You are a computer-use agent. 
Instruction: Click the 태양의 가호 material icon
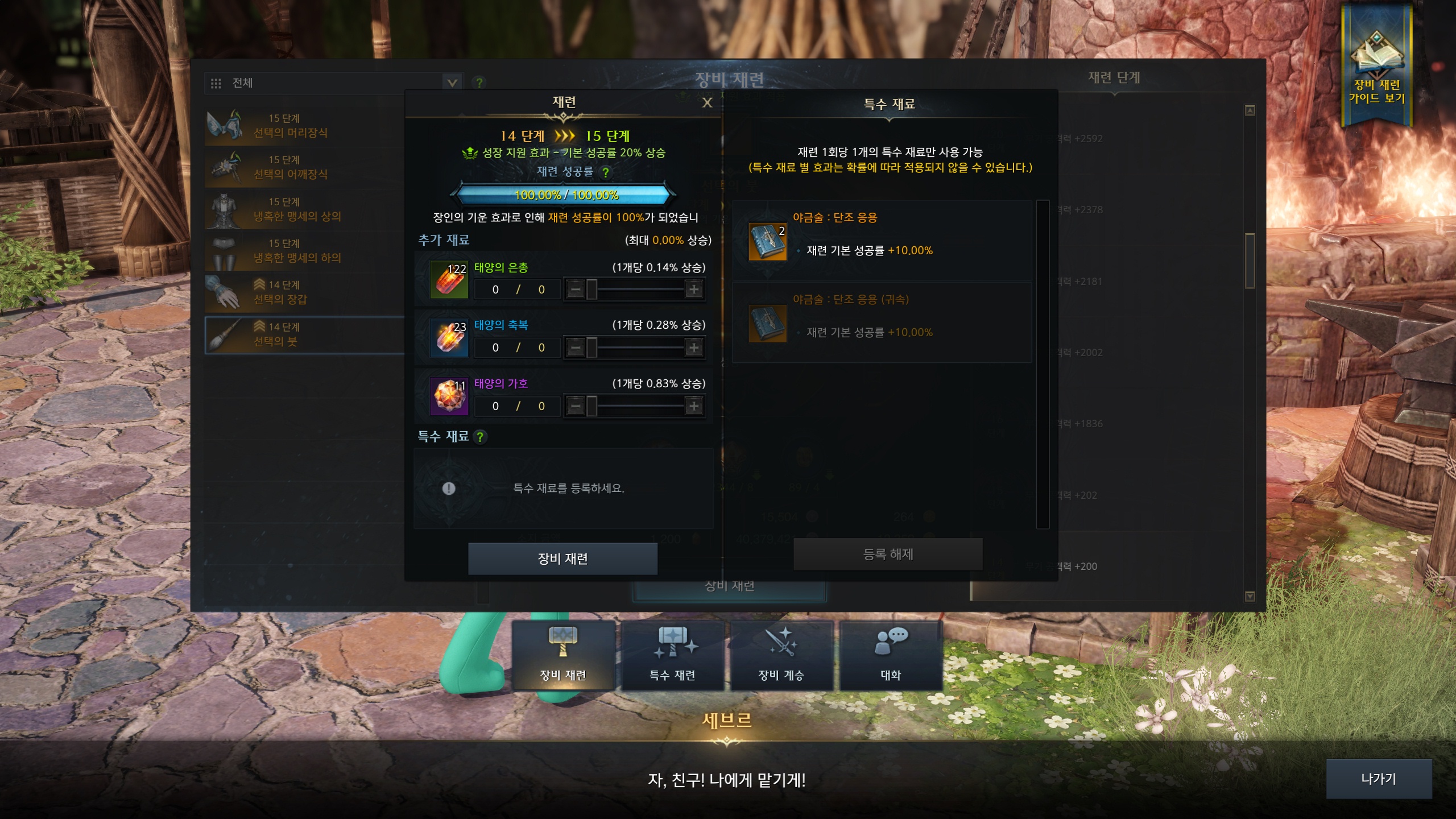point(449,396)
